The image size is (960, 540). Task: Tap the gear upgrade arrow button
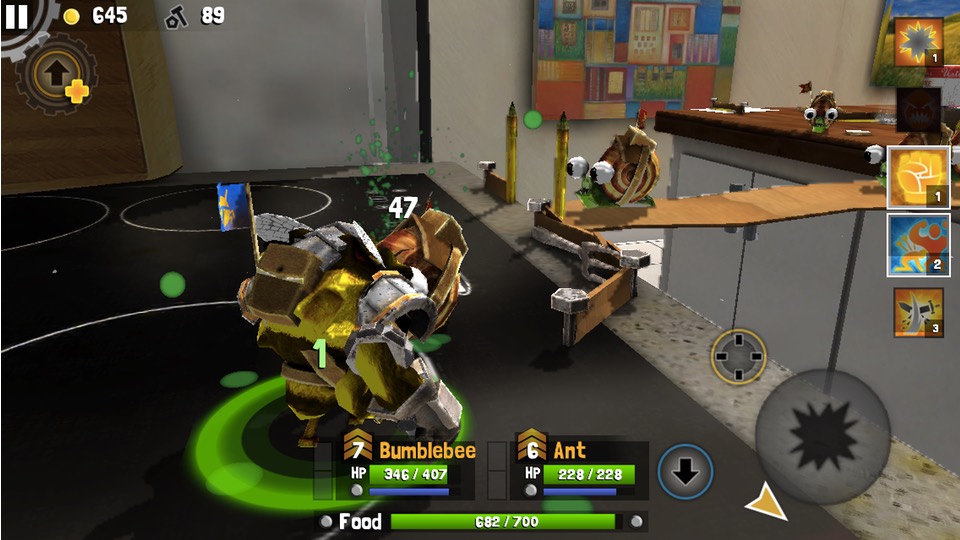pos(57,75)
